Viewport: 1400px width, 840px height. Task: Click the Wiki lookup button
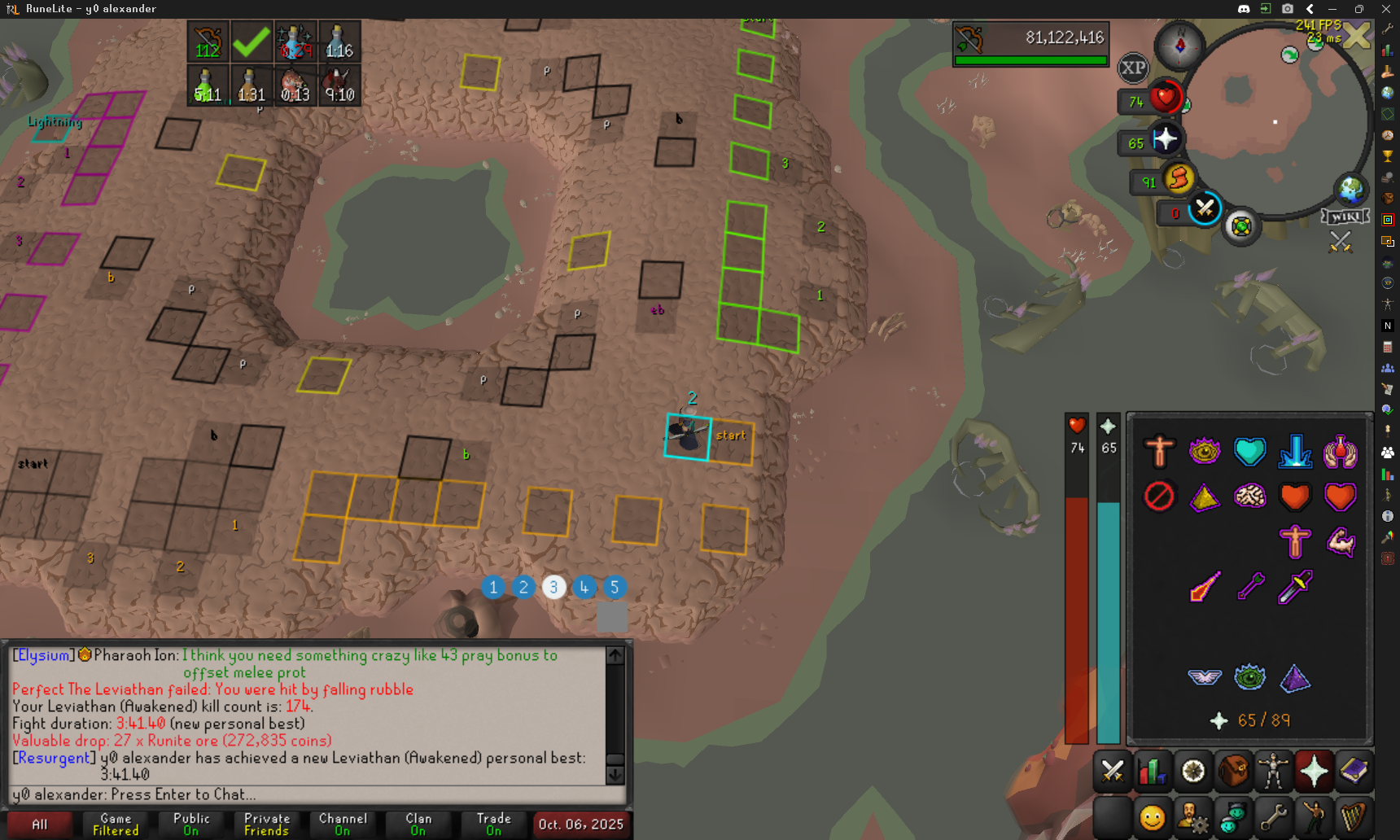click(x=1345, y=217)
